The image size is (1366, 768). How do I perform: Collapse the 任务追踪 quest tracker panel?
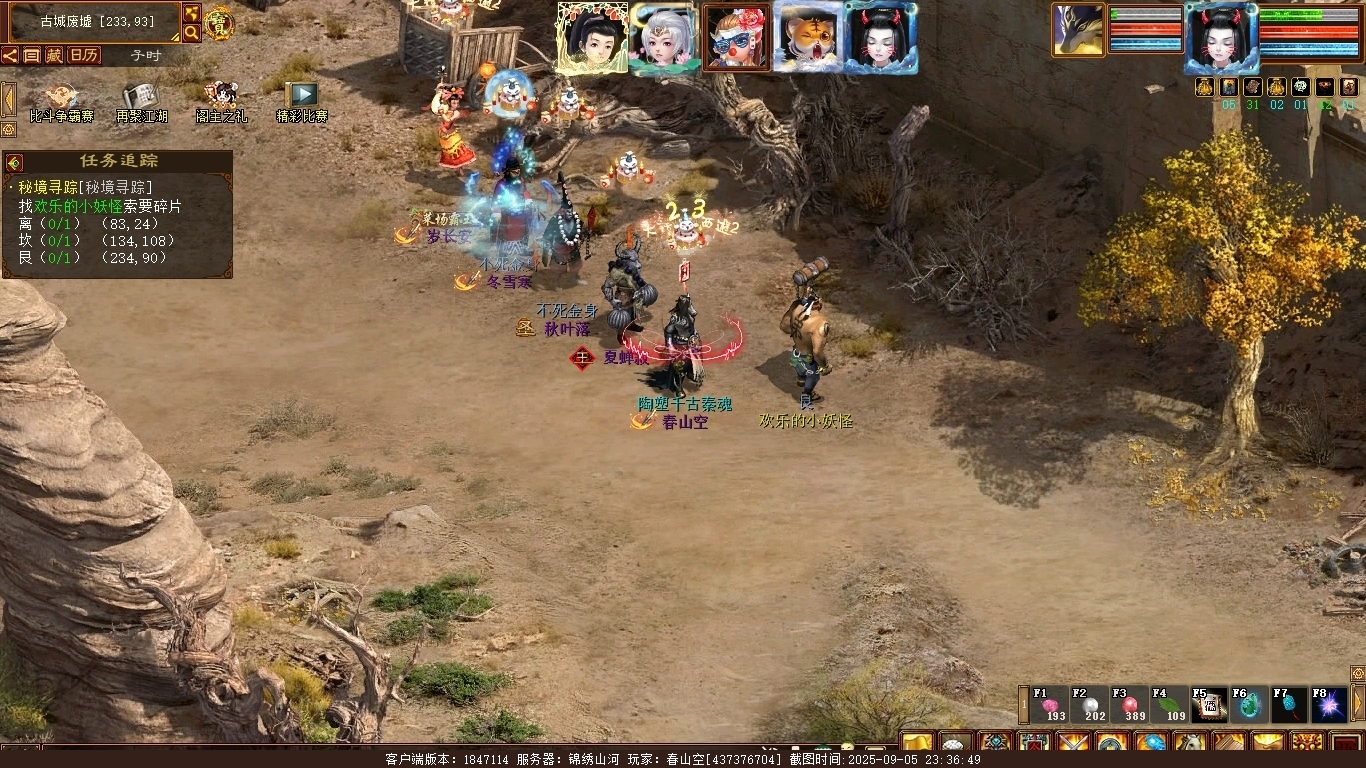(14, 162)
